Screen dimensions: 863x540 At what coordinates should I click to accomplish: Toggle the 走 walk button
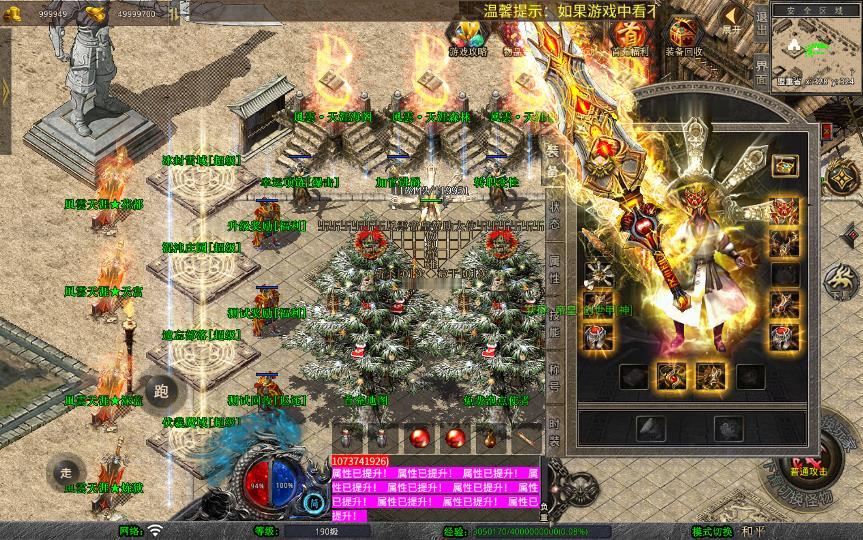(66, 472)
